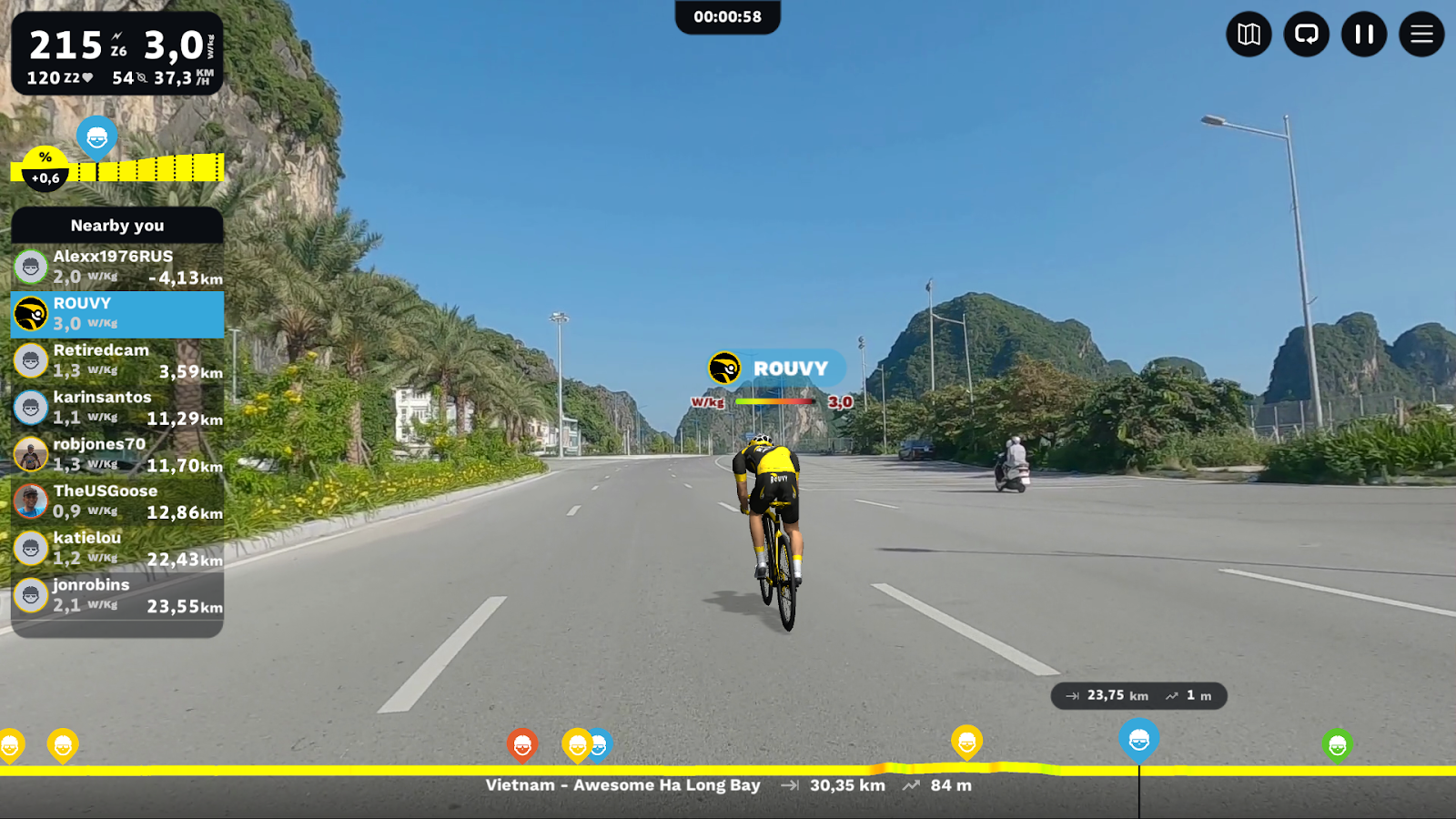Click the blue rider pin on the elevation profile
The height and width of the screenshot is (819, 1456).
96,138
